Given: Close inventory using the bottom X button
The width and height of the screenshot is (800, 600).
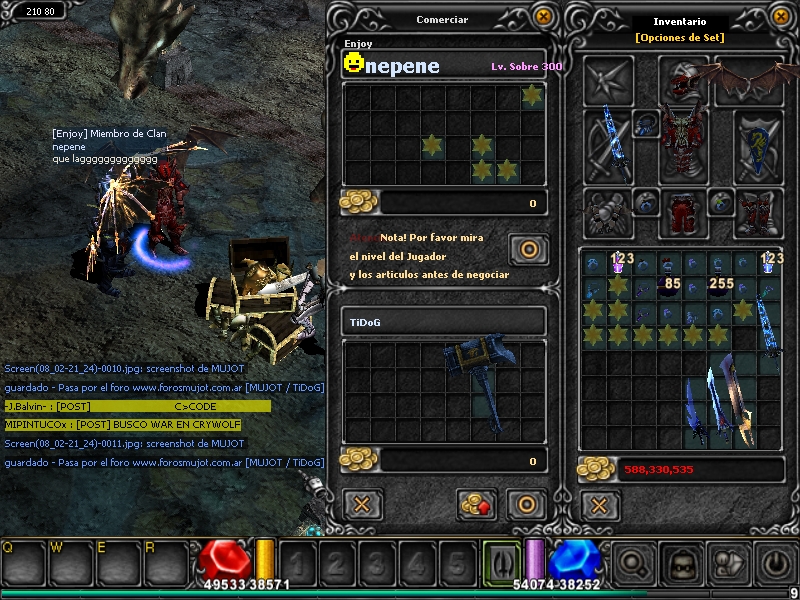Looking at the screenshot, I should click(x=599, y=503).
